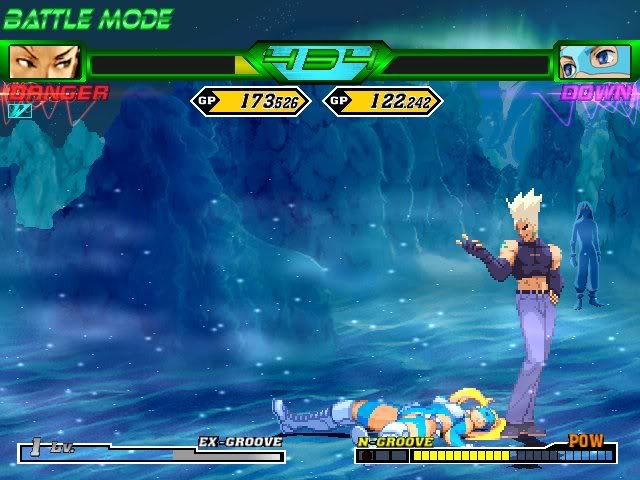Select the blue-masked fighter portrait
The width and height of the screenshot is (640, 480).
[593, 63]
